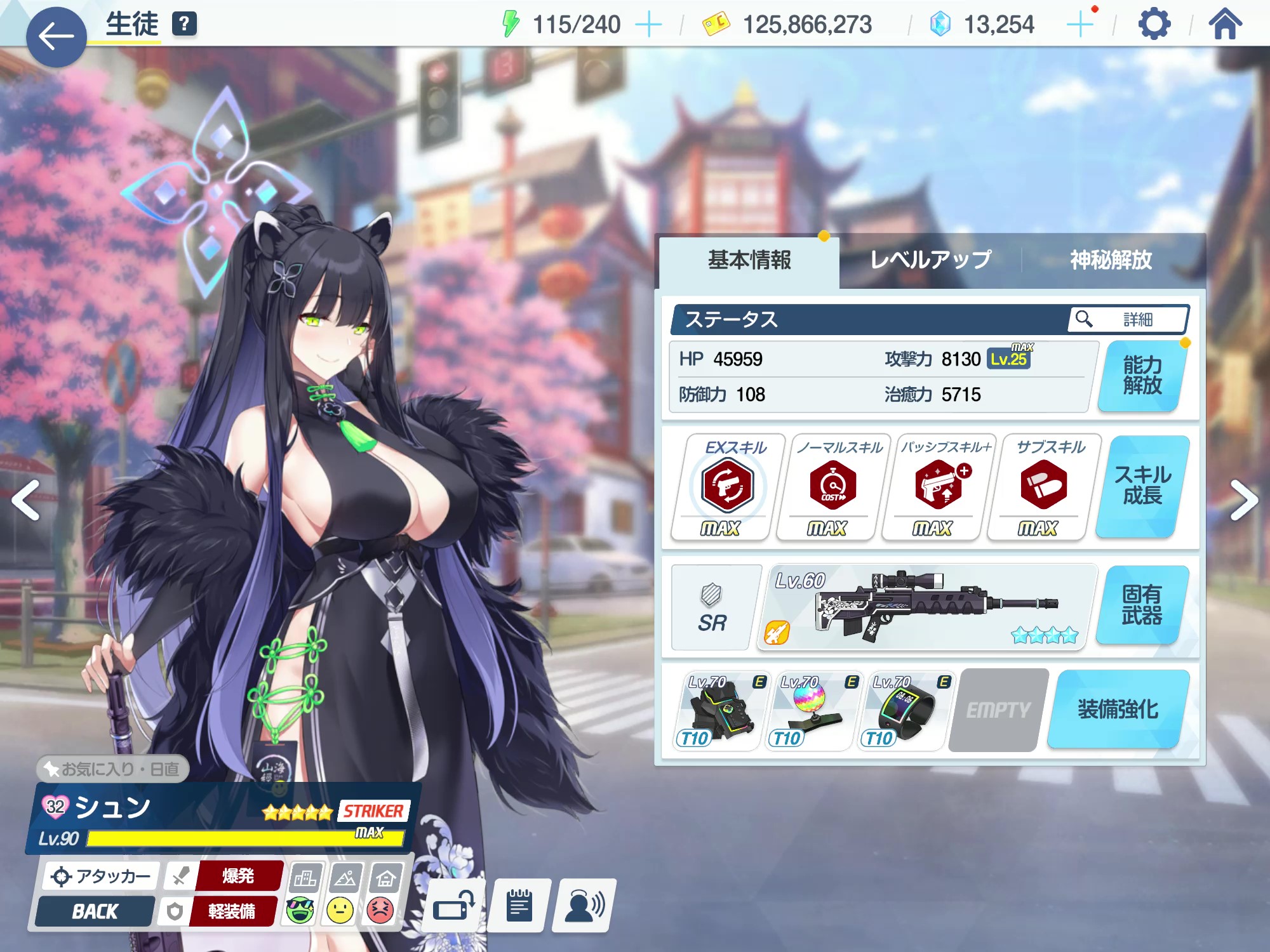Add energy with the plus button
This screenshot has height=952, width=1270.
point(648,25)
